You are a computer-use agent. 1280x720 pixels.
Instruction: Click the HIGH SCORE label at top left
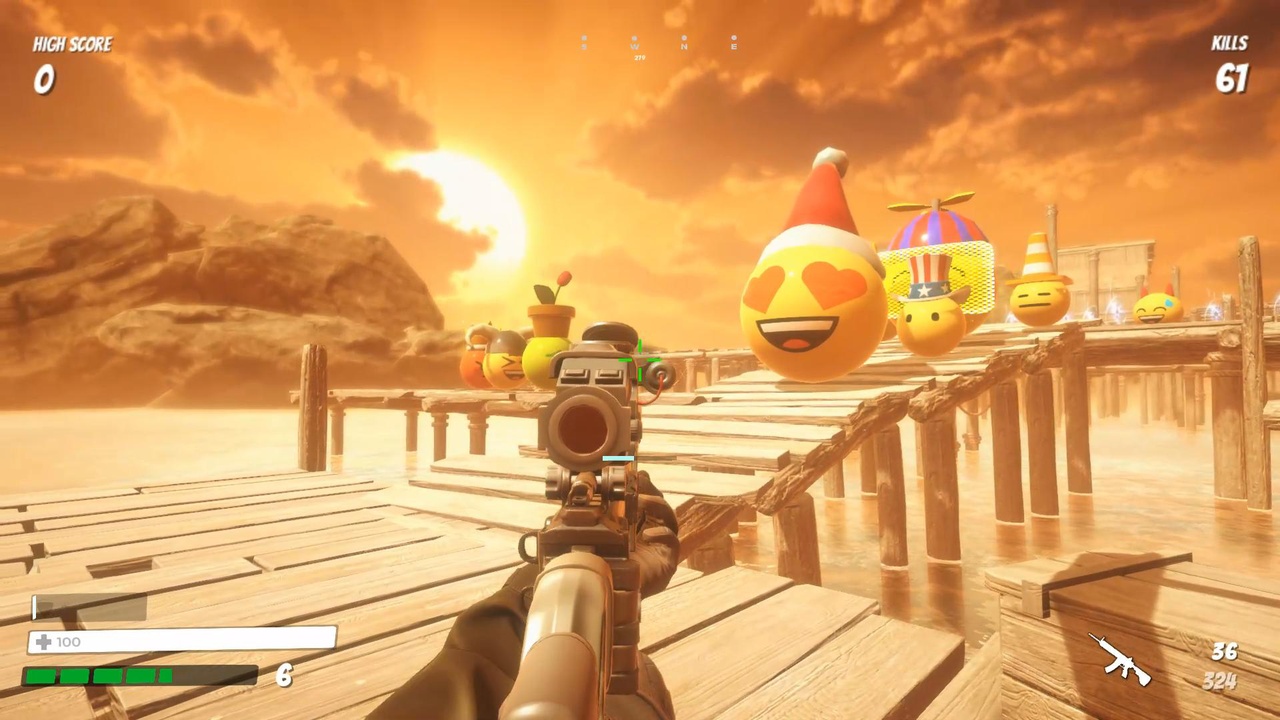pos(71,44)
